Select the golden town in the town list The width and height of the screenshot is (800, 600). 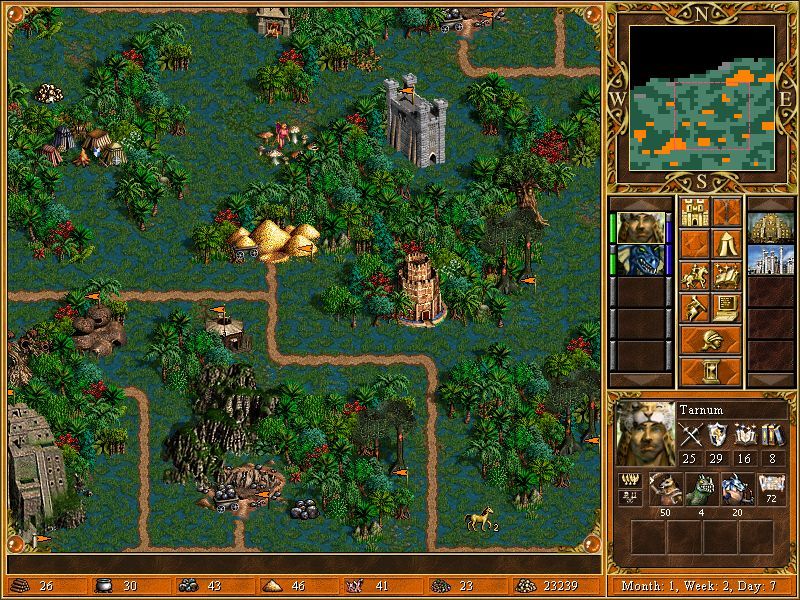tap(770, 227)
